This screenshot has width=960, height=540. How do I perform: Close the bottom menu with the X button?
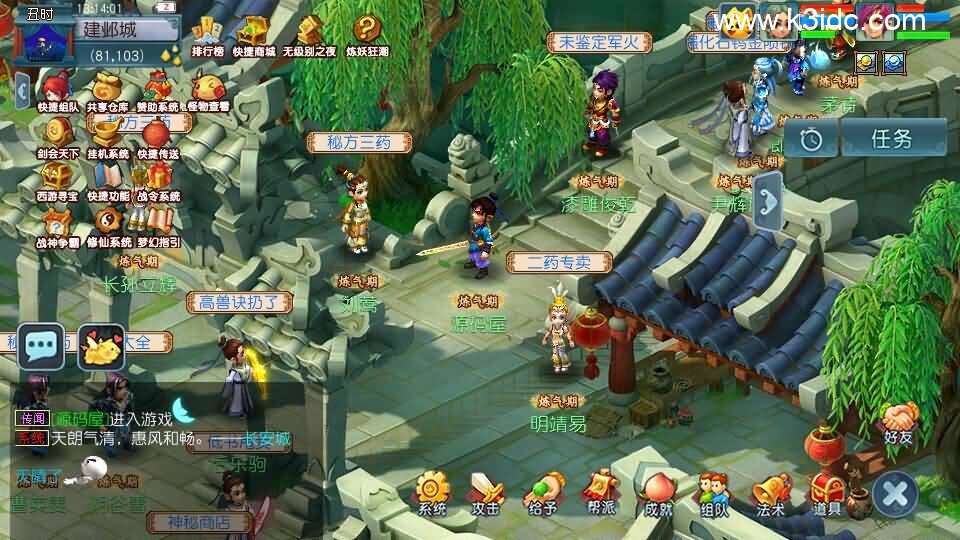coord(894,494)
